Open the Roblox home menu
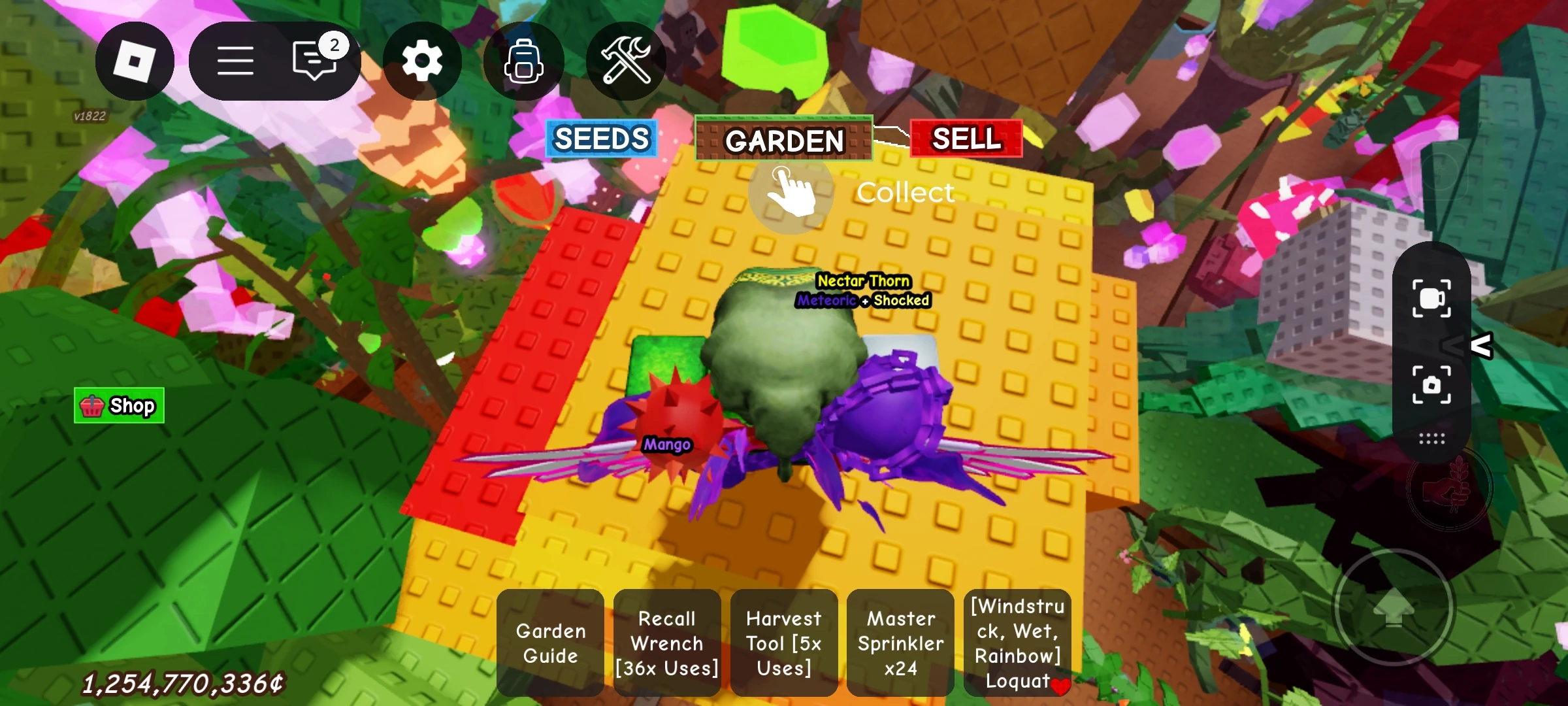The height and width of the screenshot is (706, 1568). pyautogui.click(x=135, y=61)
